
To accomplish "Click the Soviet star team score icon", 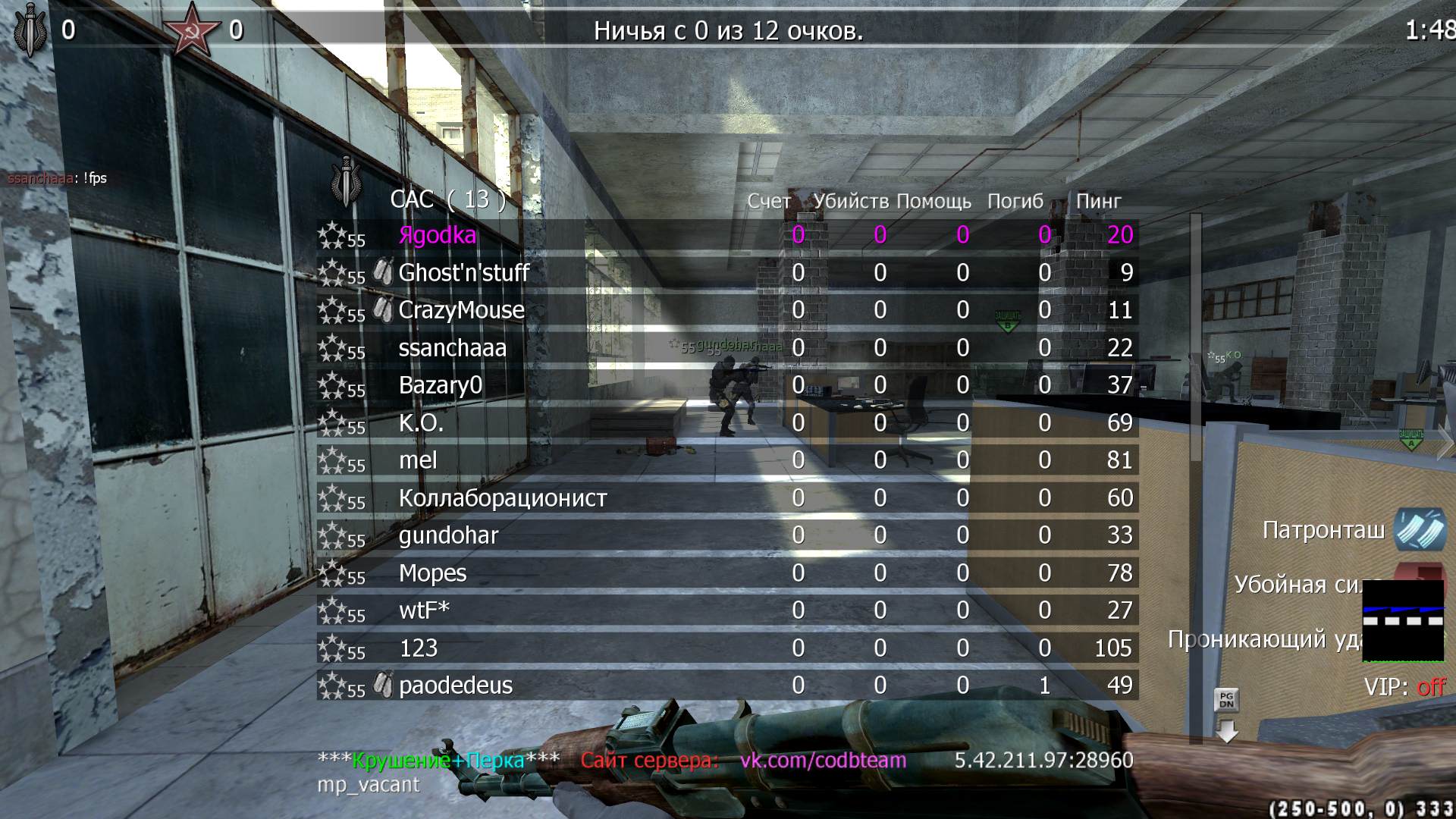I will pos(187,30).
